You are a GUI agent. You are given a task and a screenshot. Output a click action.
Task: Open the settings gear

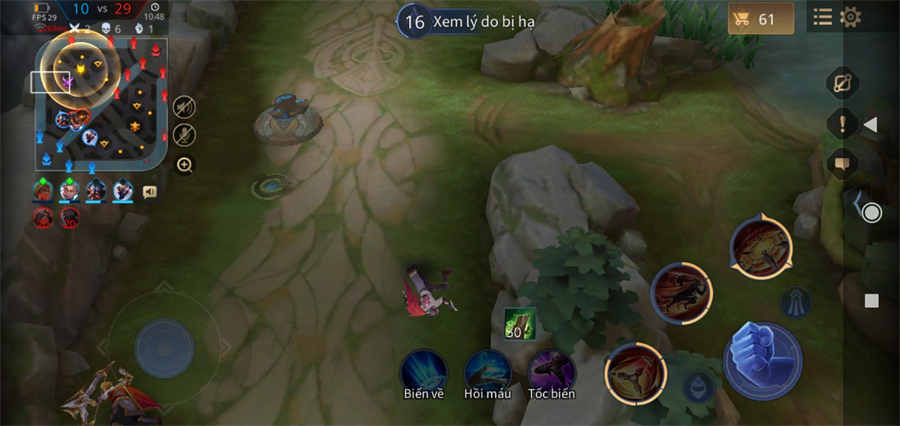tap(851, 17)
